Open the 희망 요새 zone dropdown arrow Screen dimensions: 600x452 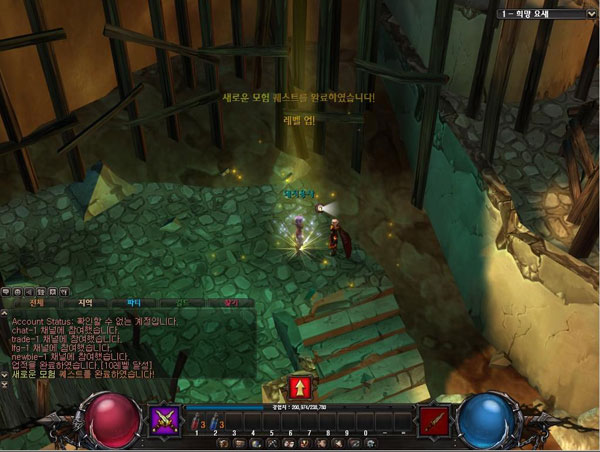pyautogui.click(x=590, y=14)
